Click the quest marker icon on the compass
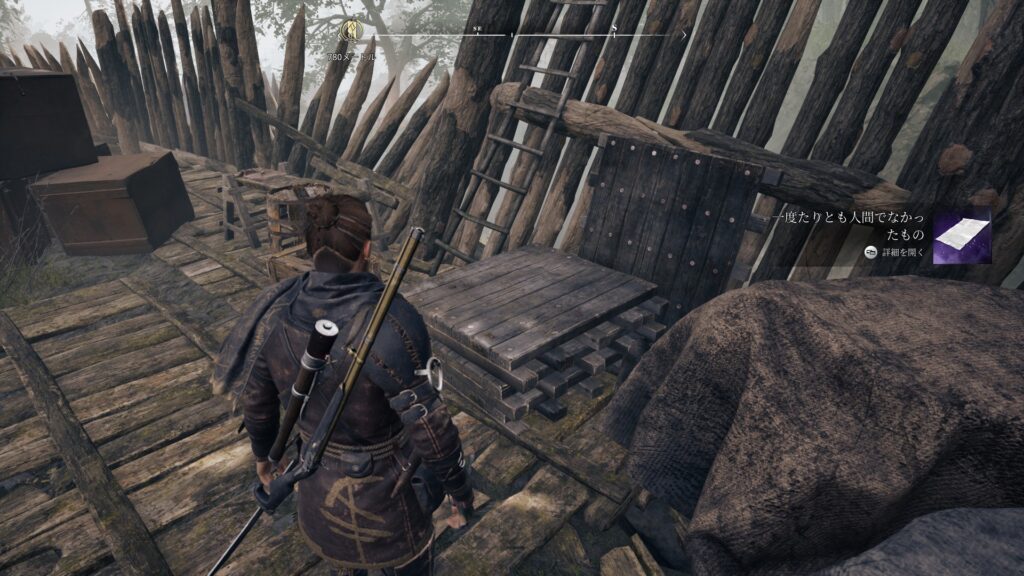The width and height of the screenshot is (1024, 576). coord(352,31)
